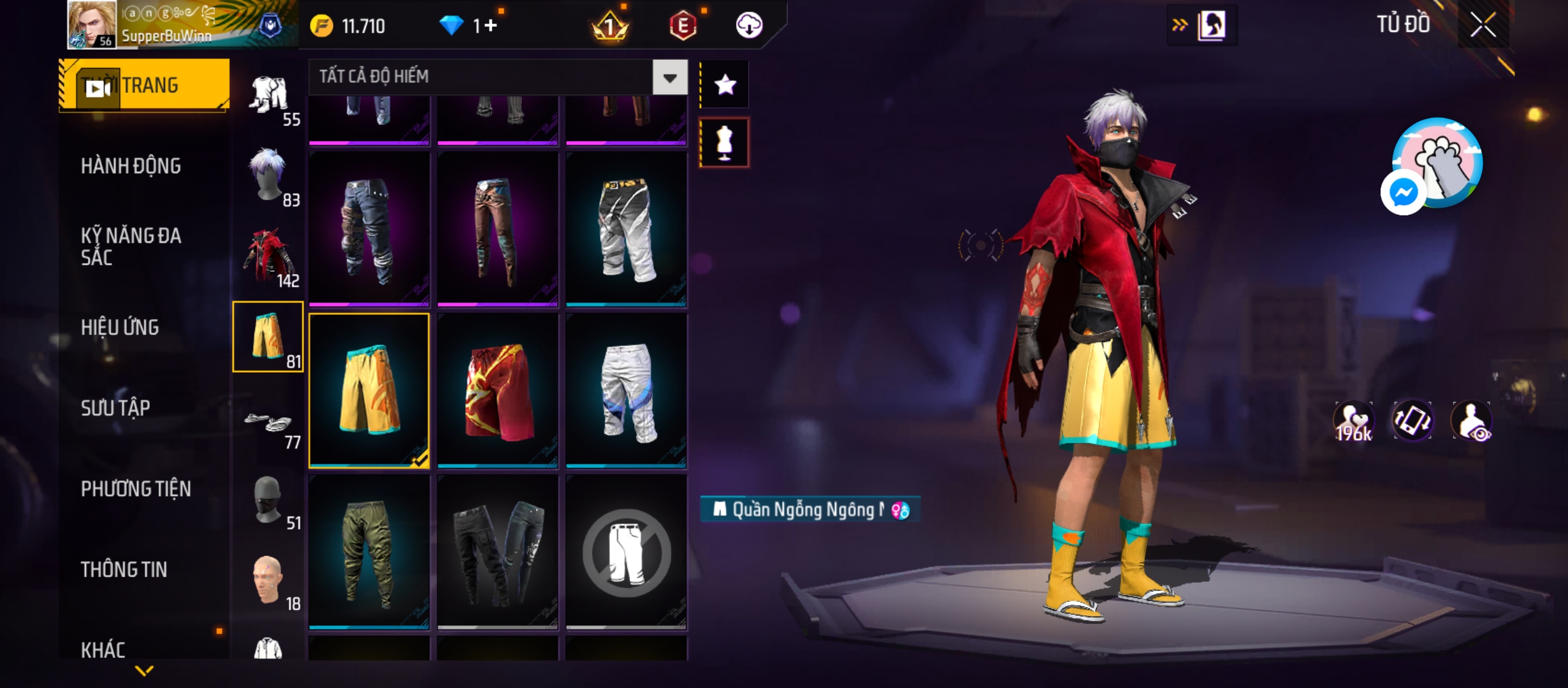Open the Hành Động menu section
Image resolution: width=1568 pixels, height=688 pixels.
click(x=131, y=166)
